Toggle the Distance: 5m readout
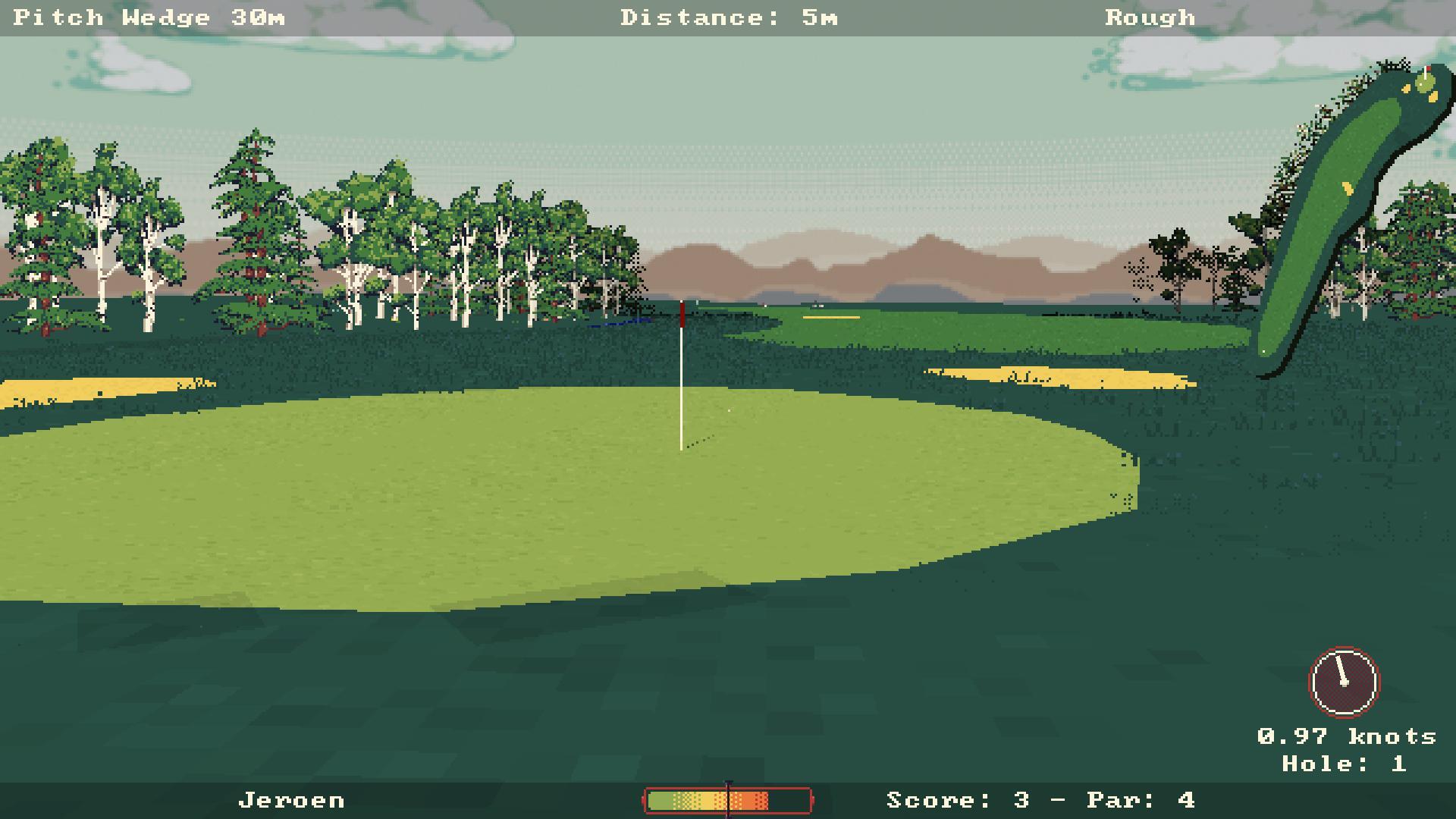 (x=726, y=17)
